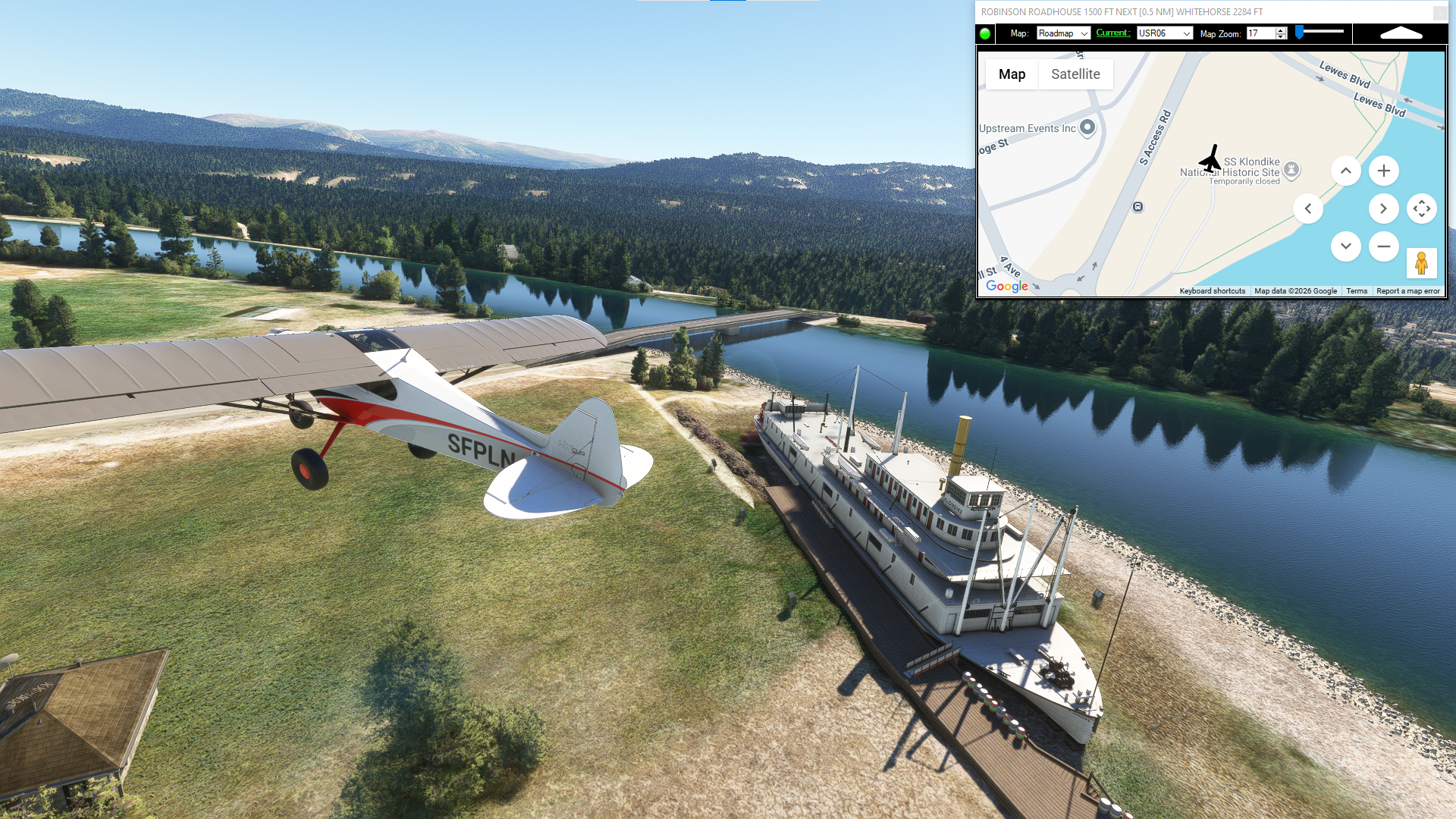Click the Map Zoom number field
The width and height of the screenshot is (1456, 819).
tap(1260, 33)
